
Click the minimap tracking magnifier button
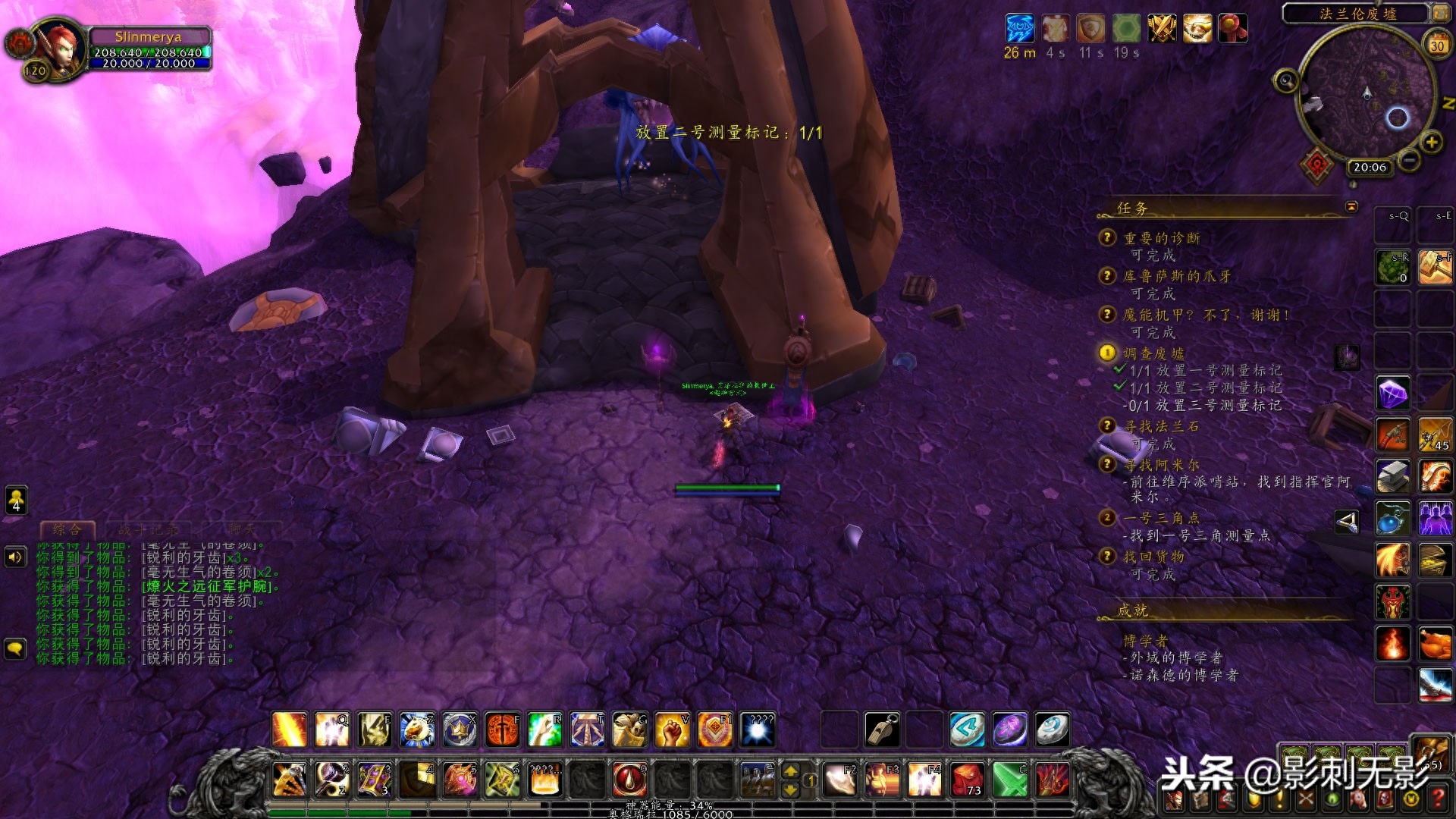(x=1285, y=80)
